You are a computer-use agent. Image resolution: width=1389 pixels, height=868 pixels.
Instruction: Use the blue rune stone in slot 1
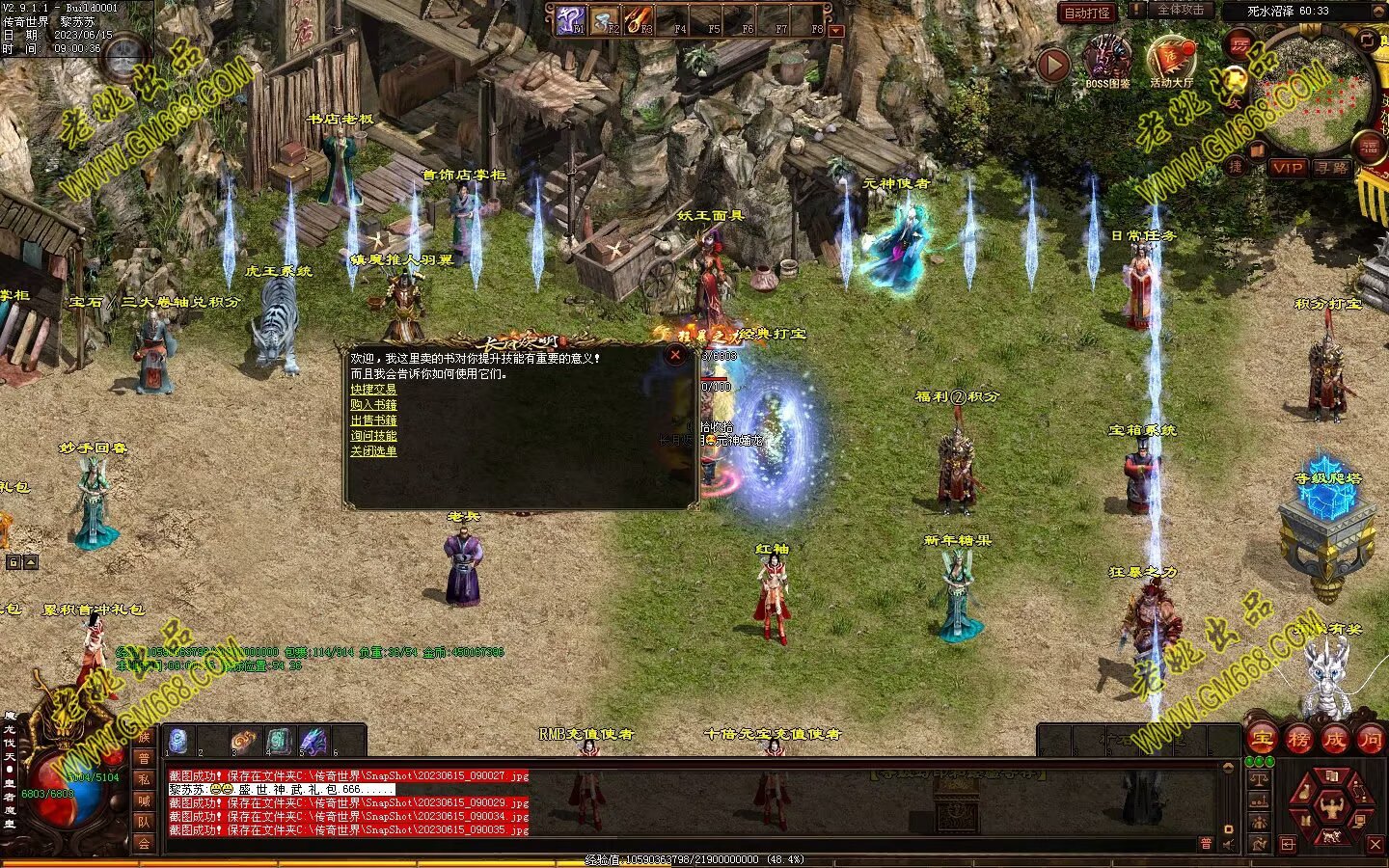(178, 740)
